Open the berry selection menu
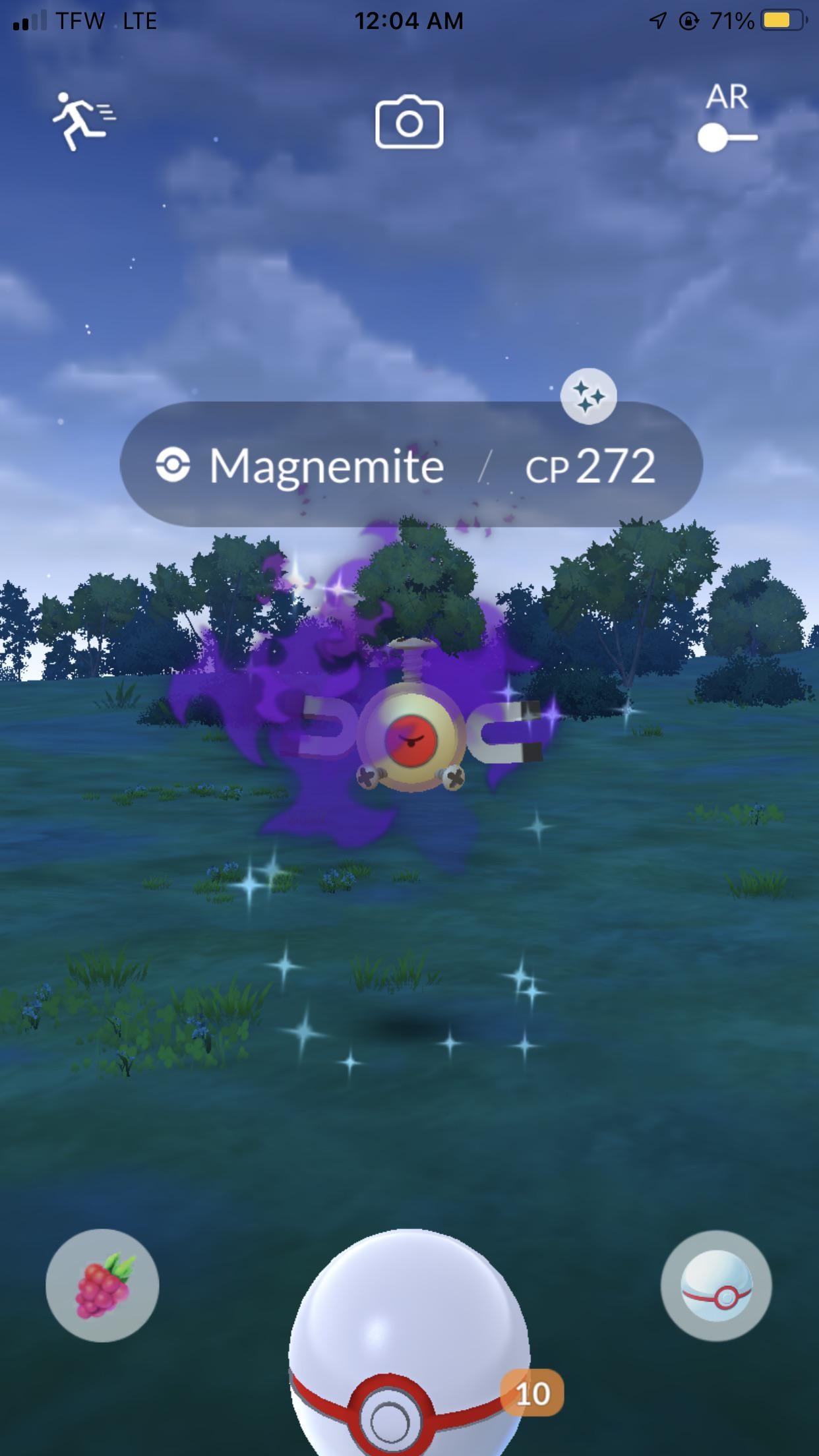Screen dimensions: 819x1456 tap(102, 1285)
